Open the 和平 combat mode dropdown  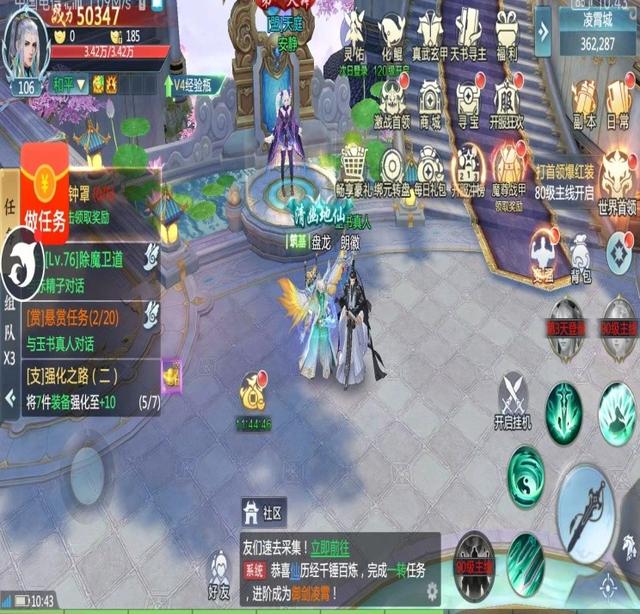(x=69, y=85)
